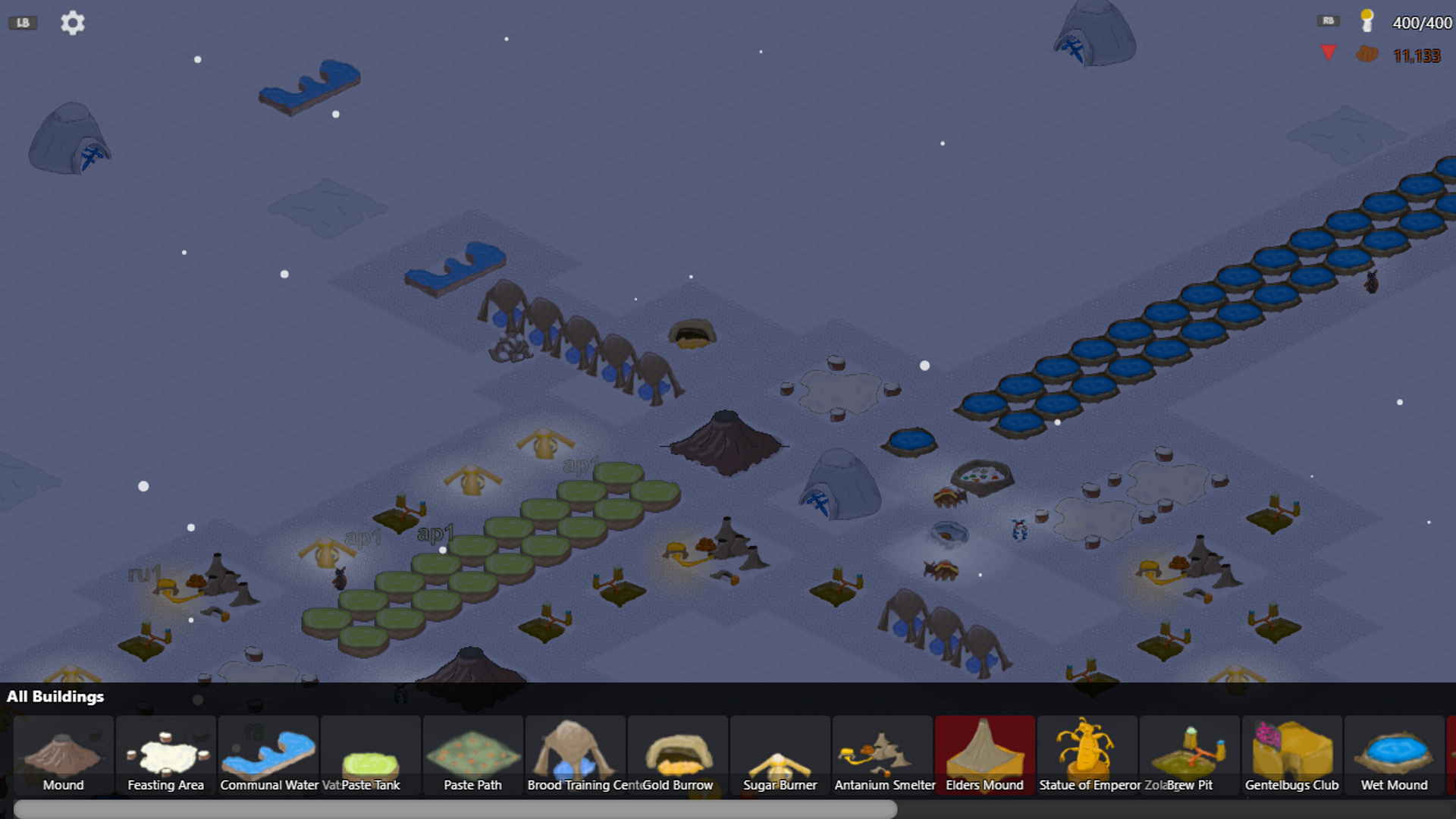Viewport: 1456px width, 819px height.
Task: Select the Statue of Emperor Zola
Action: pos(1087,756)
